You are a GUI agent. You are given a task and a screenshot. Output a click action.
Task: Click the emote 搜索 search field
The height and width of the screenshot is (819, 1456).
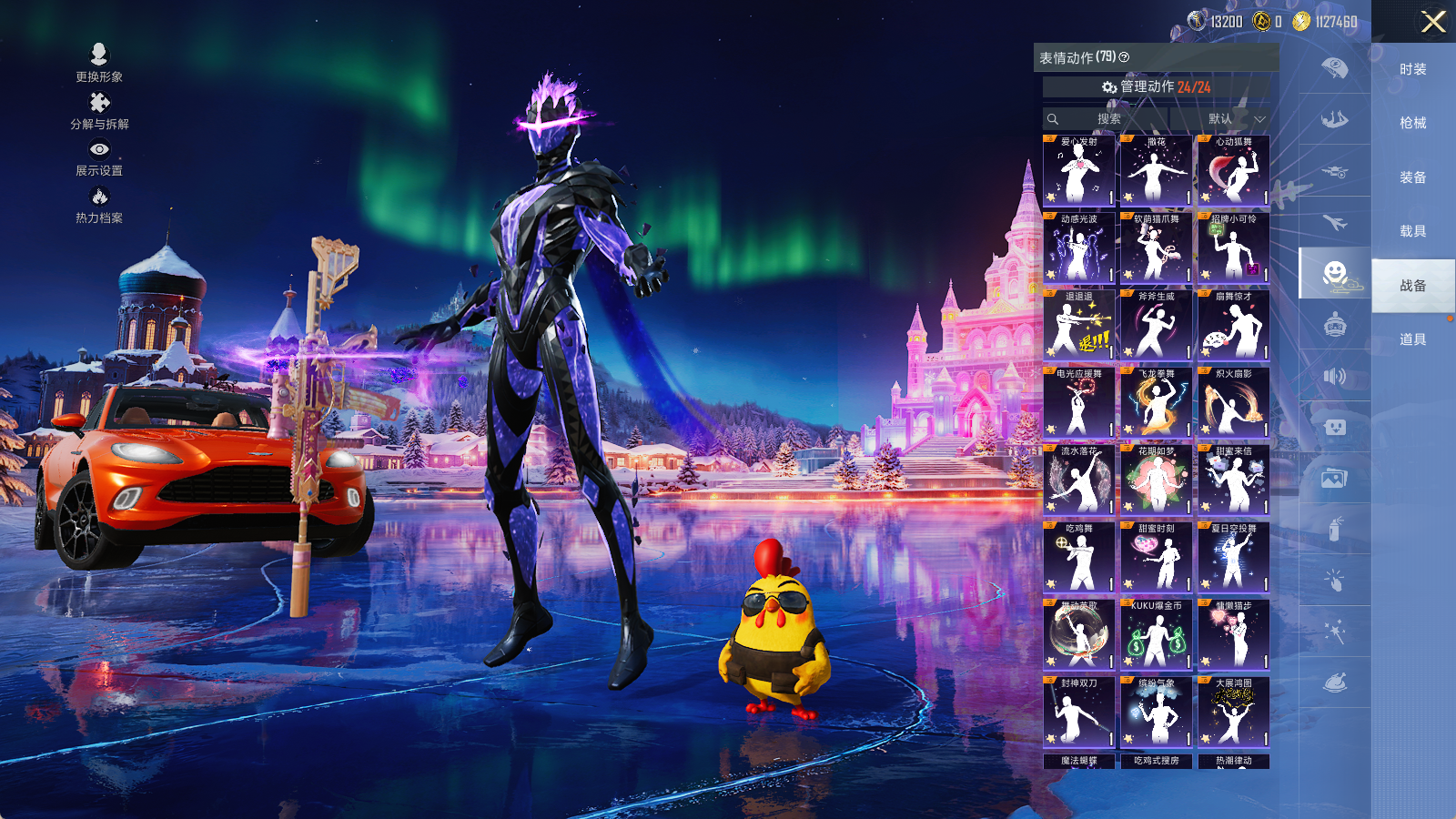(x=1107, y=119)
